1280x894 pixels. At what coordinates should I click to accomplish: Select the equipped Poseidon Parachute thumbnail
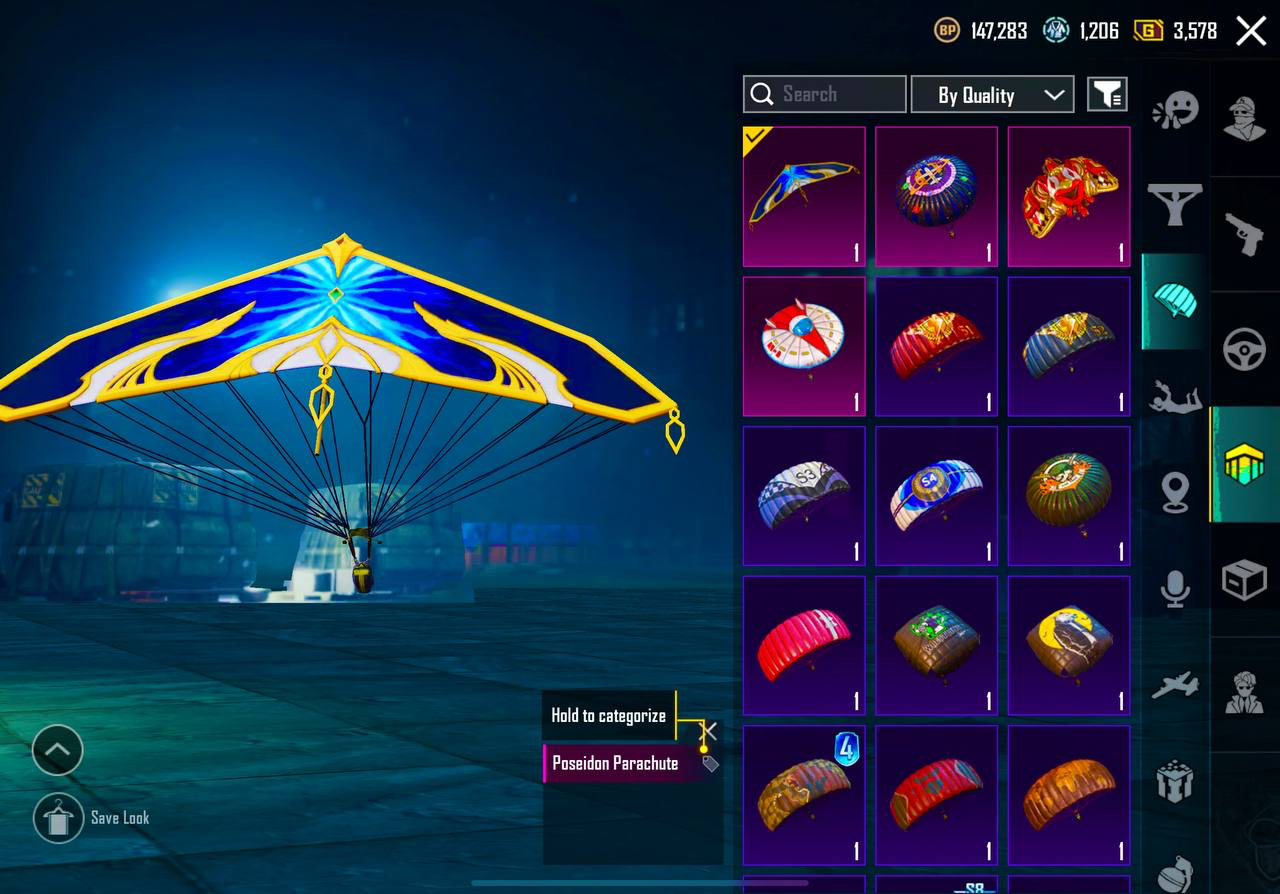[x=804, y=196]
